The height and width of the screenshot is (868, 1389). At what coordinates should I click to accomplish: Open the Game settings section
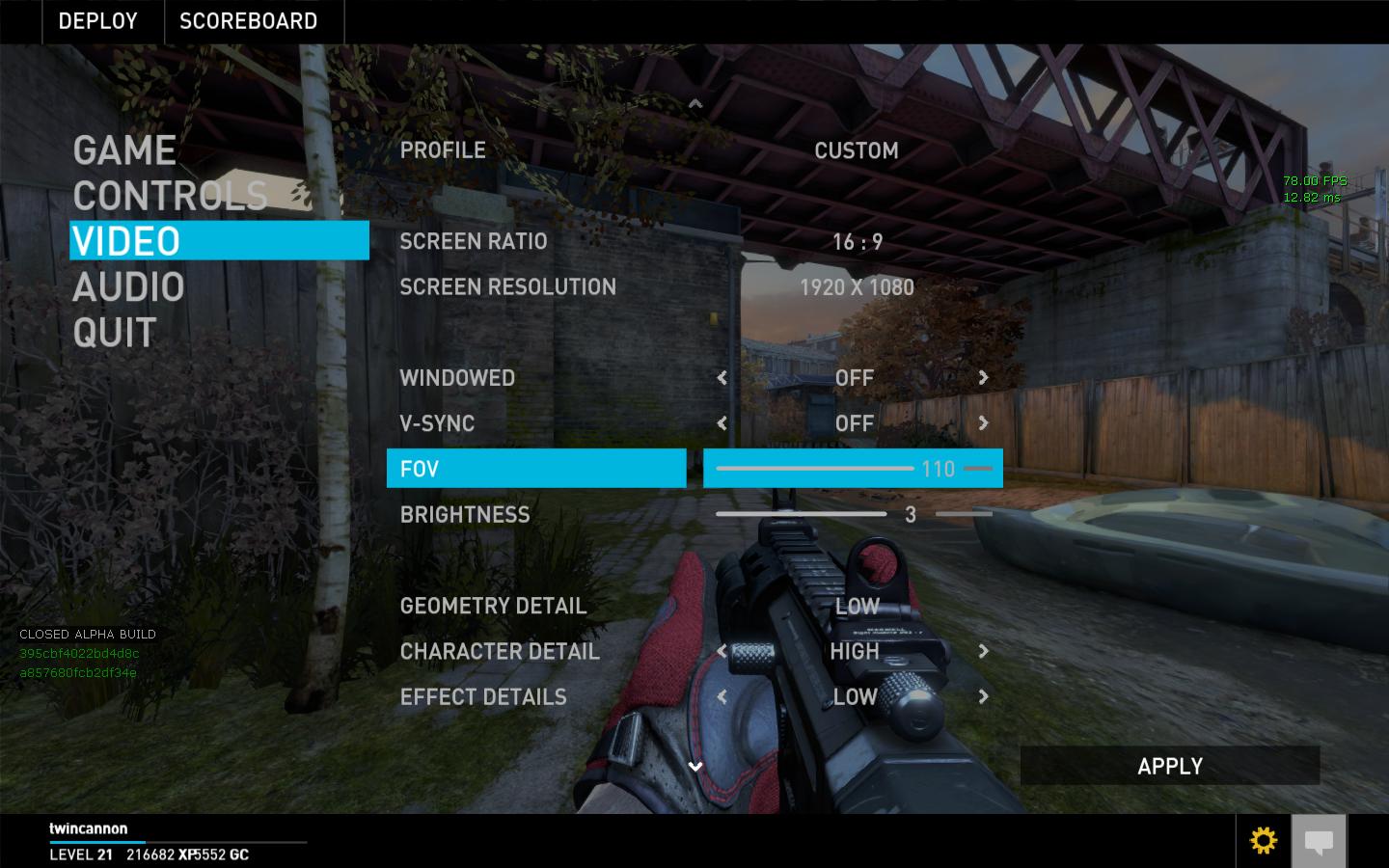pyautogui.click(x=124, y=150)
